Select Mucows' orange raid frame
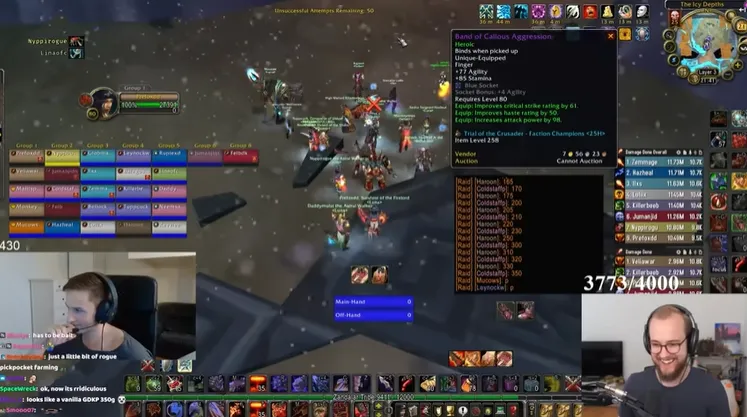Screen dimensions: 747x417 click(x=26, y=227)
